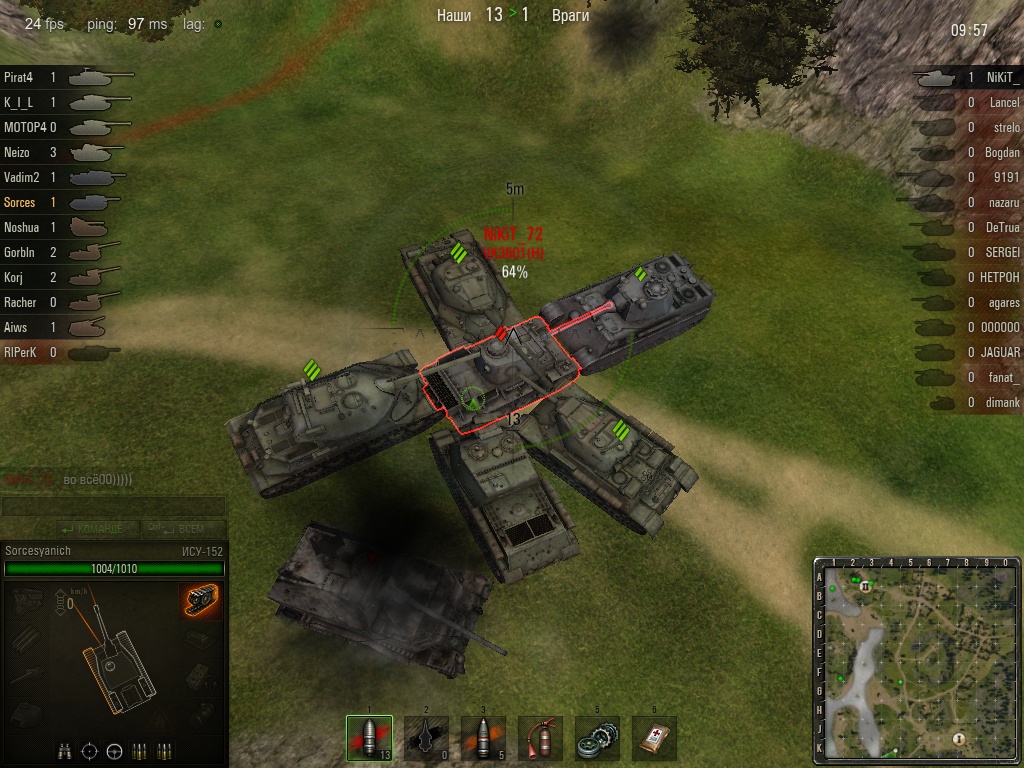Click the crosshair gunner icon
Screen dimensions: 1024x768
[89, 750]
